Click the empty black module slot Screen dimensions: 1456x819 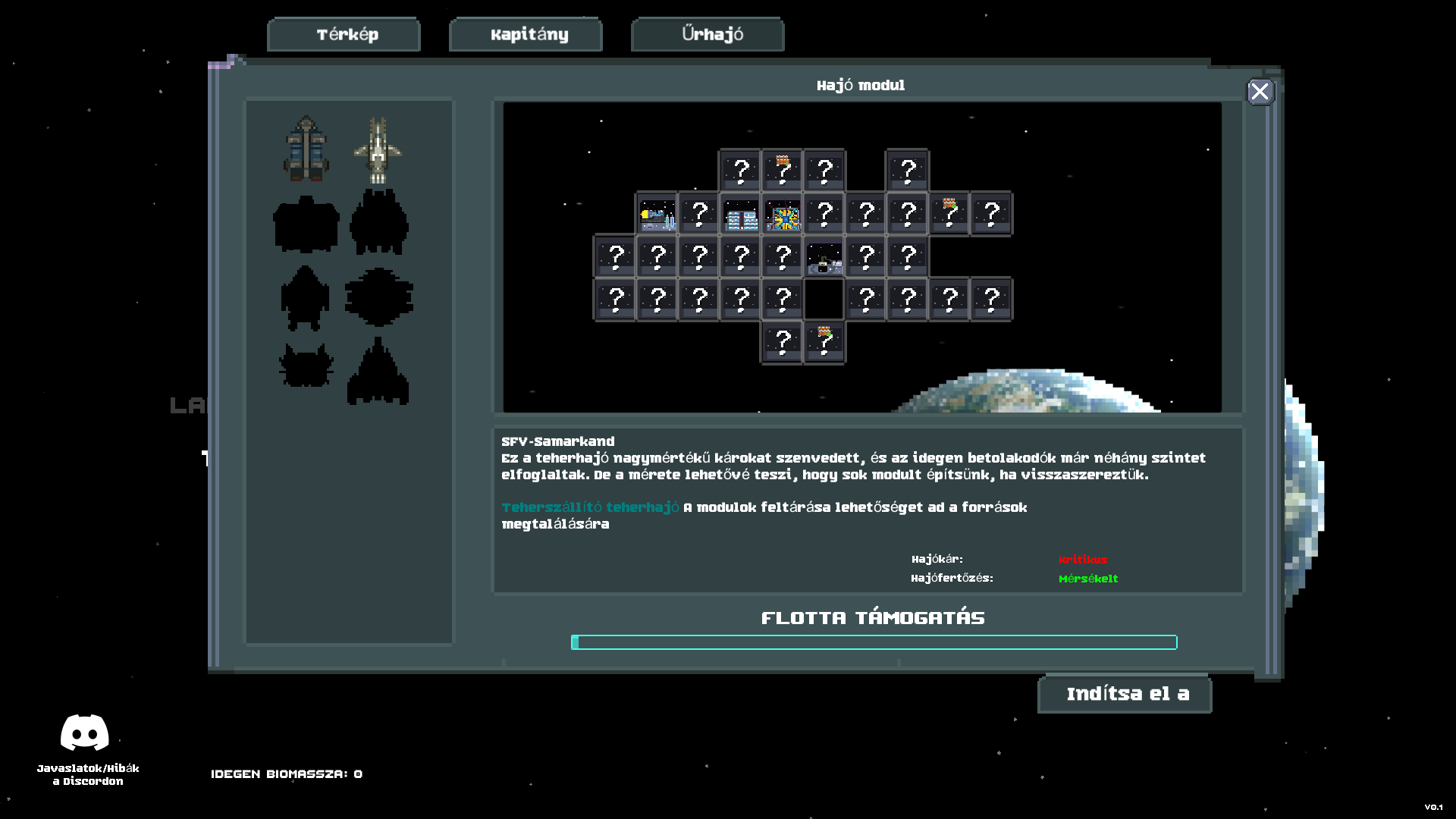point(824,300)
